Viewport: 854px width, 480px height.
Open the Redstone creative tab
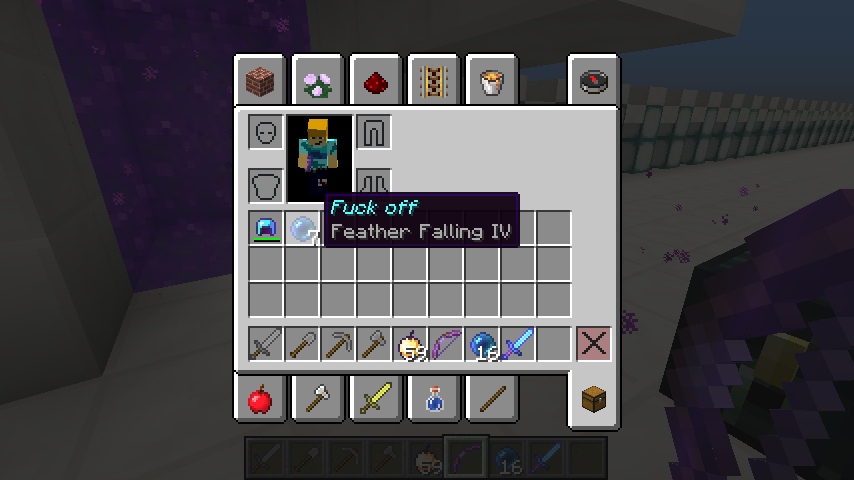coord(376,82)
